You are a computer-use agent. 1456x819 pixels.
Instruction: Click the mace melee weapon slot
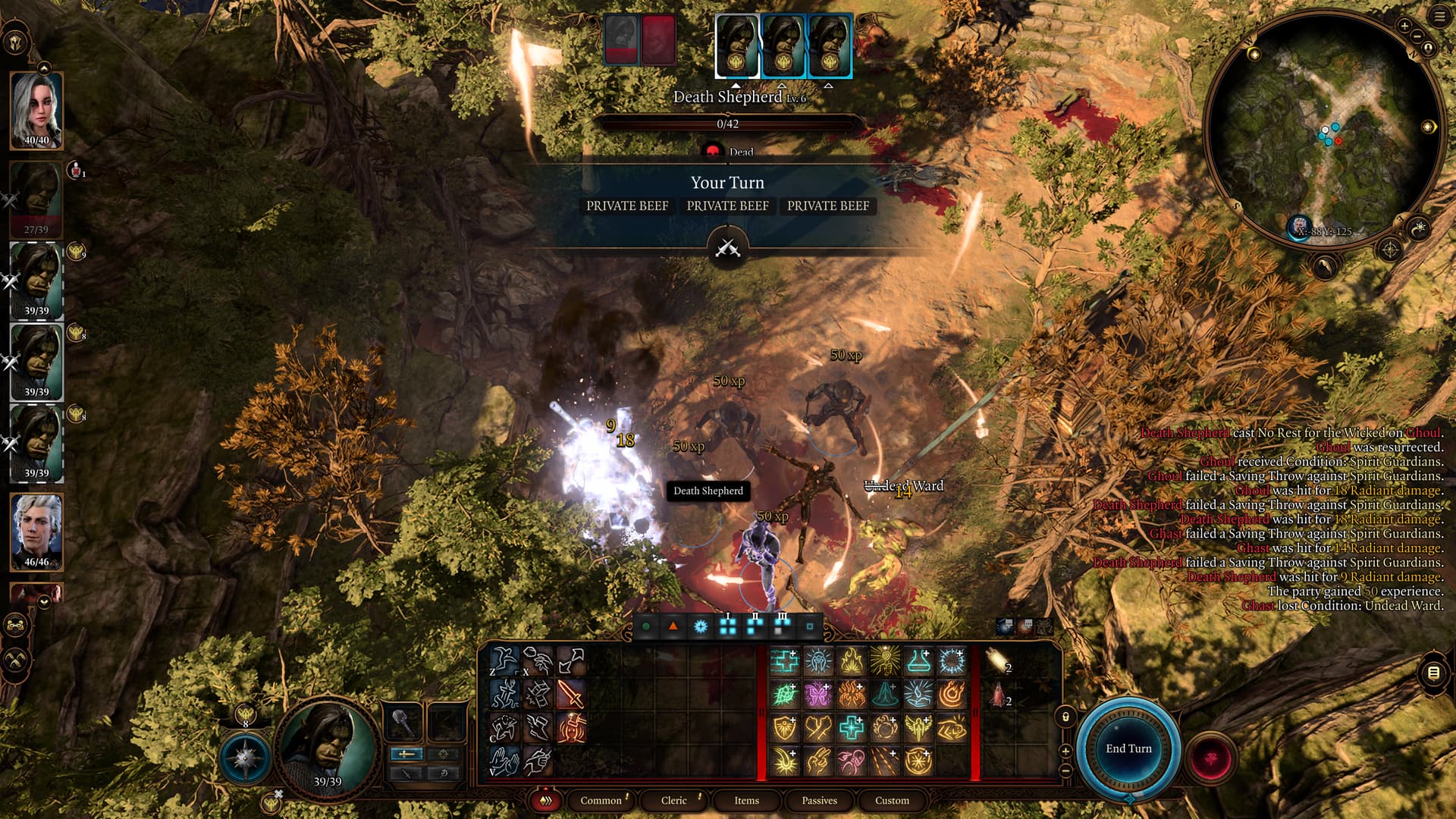(404, 723)
